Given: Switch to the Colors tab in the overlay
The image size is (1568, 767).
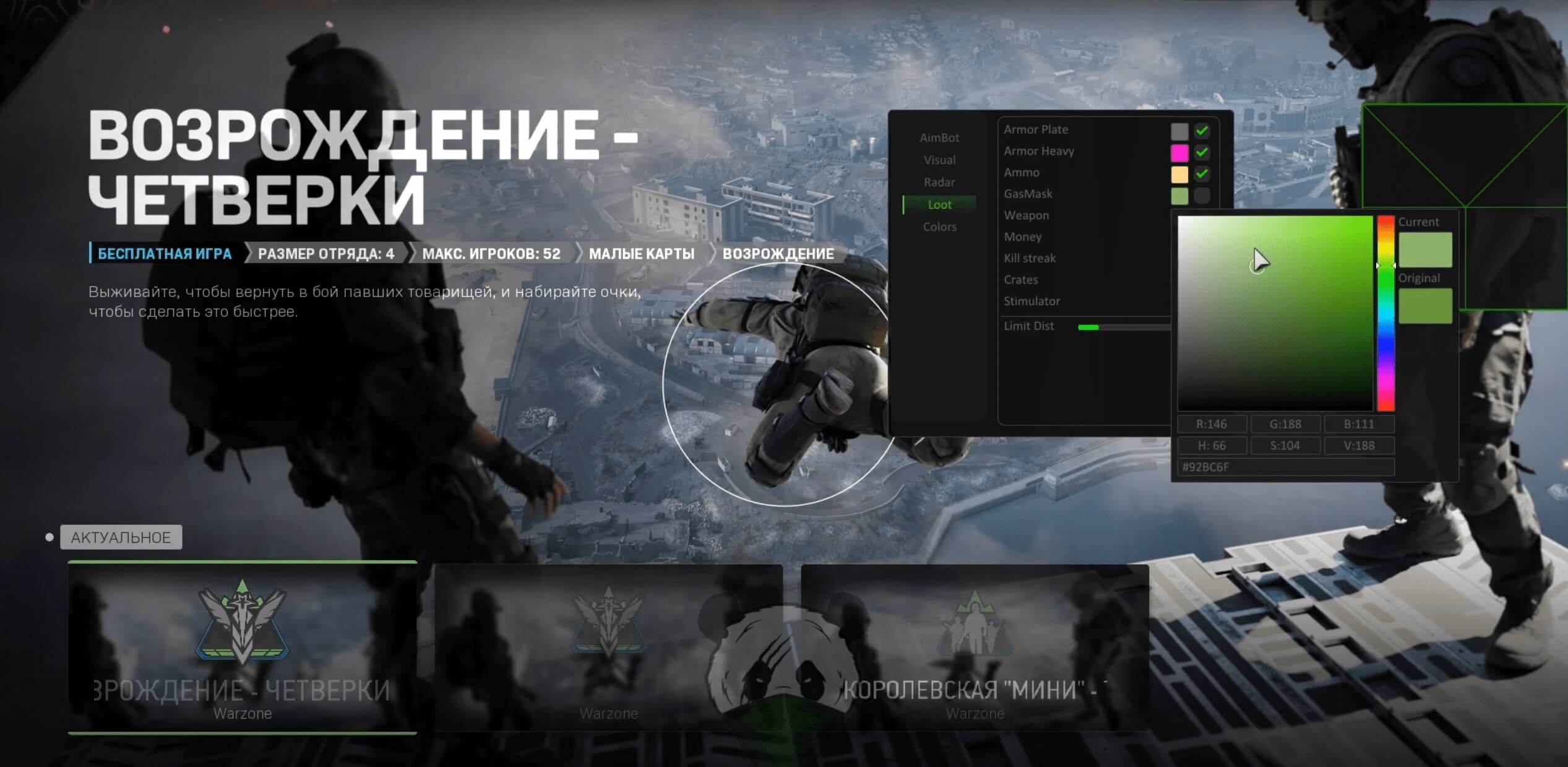Looking at the screenshot, I should click(939, 227).
